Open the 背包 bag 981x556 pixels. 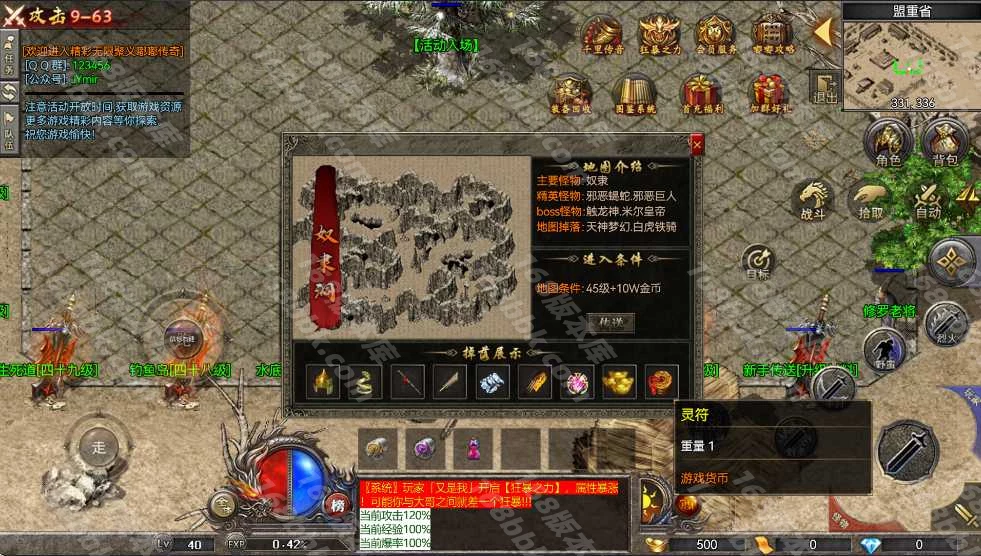[x=944, y=143]
